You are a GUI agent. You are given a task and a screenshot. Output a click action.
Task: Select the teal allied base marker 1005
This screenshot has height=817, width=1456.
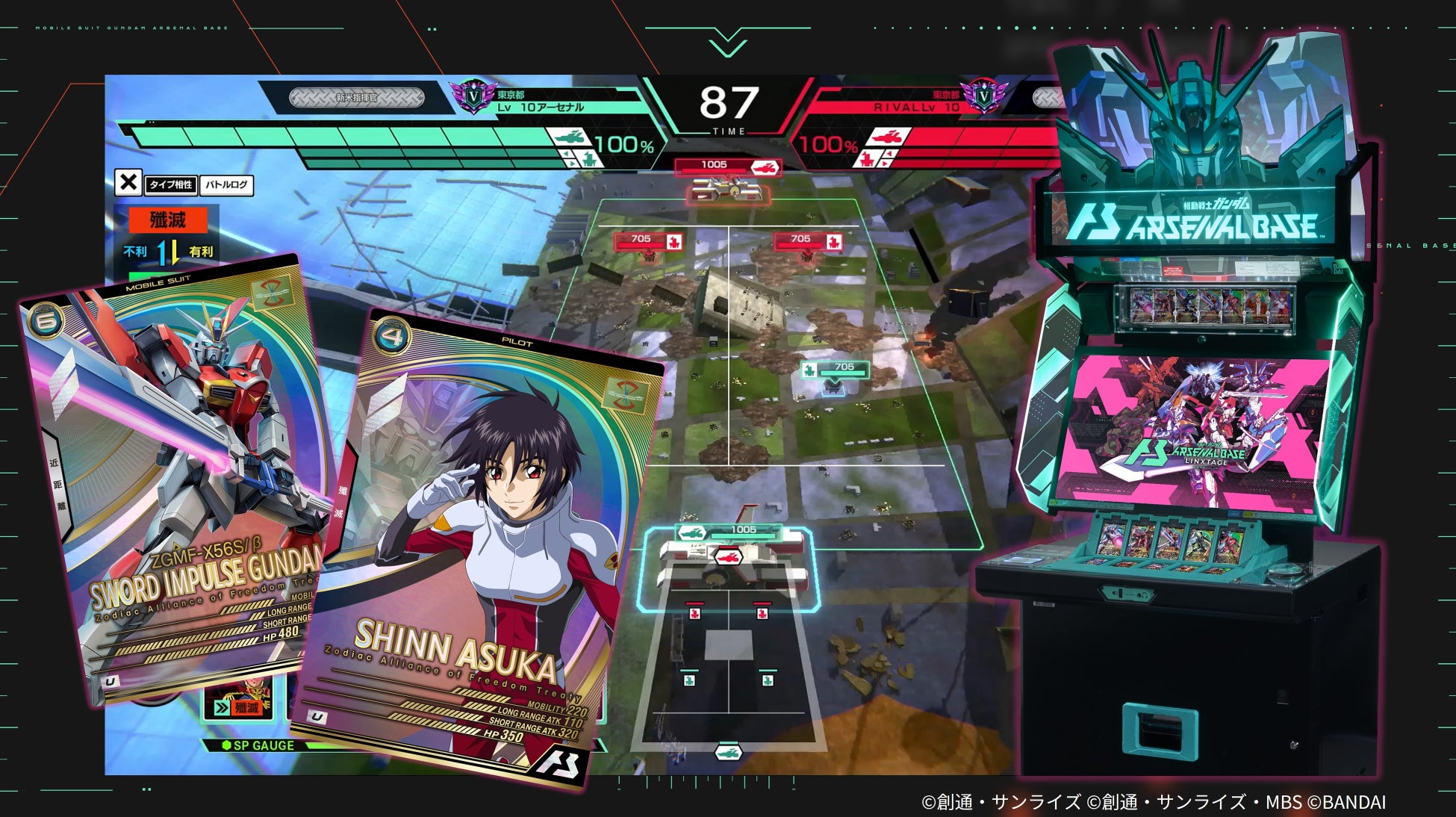(728, 531)
